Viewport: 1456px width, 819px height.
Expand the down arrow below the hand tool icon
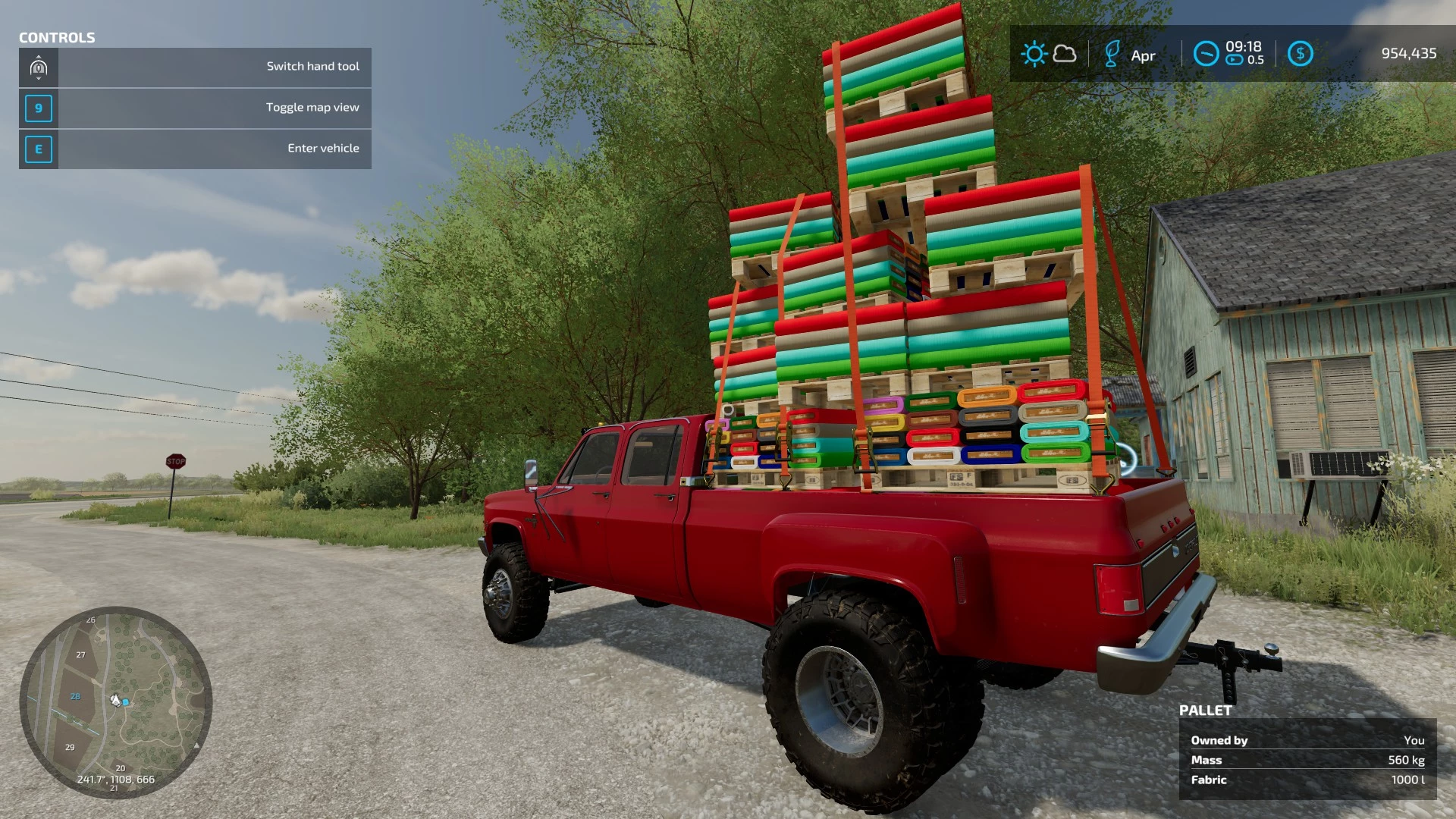39,80
